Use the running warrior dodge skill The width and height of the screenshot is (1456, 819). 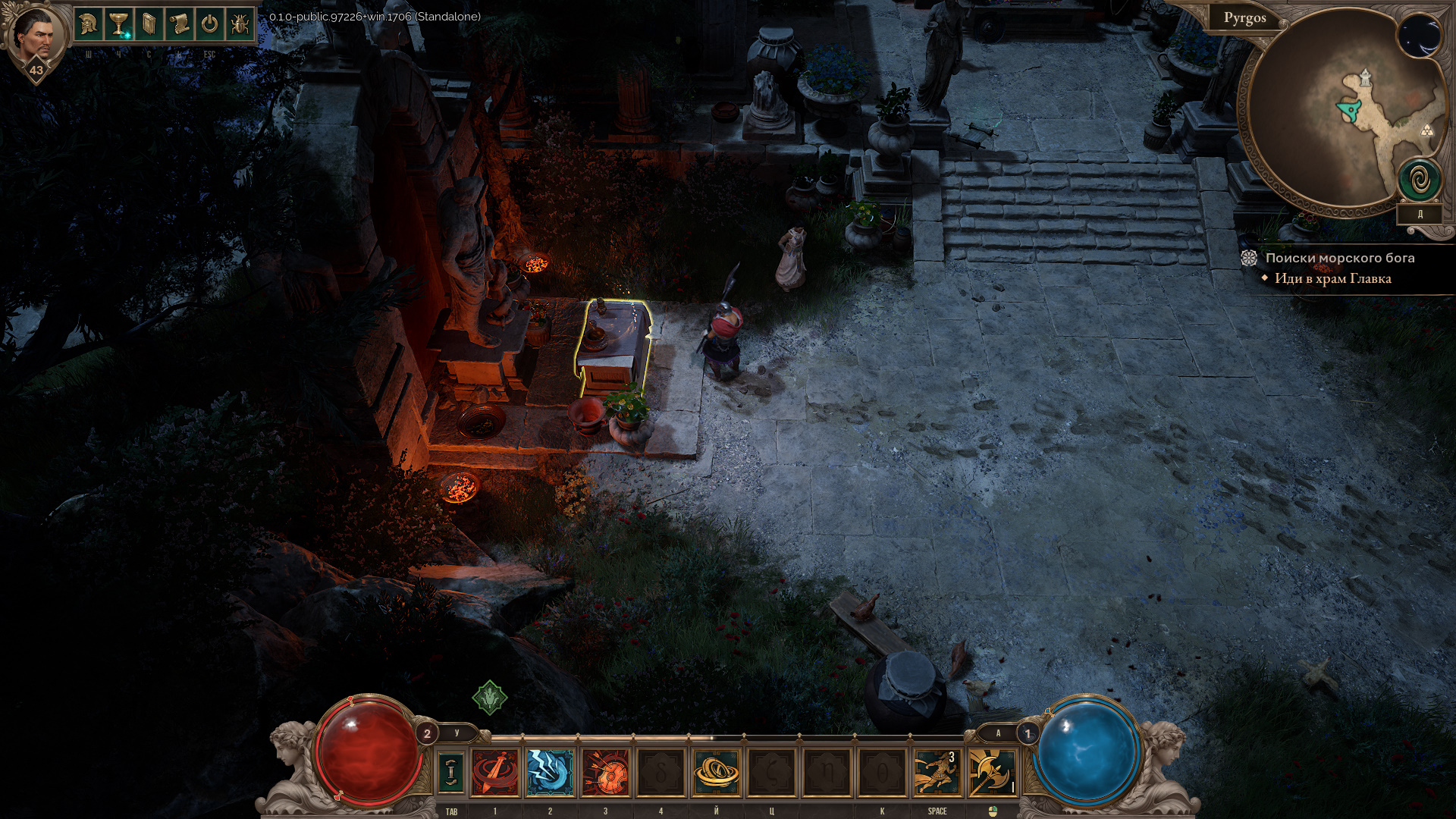pos(937,772)
